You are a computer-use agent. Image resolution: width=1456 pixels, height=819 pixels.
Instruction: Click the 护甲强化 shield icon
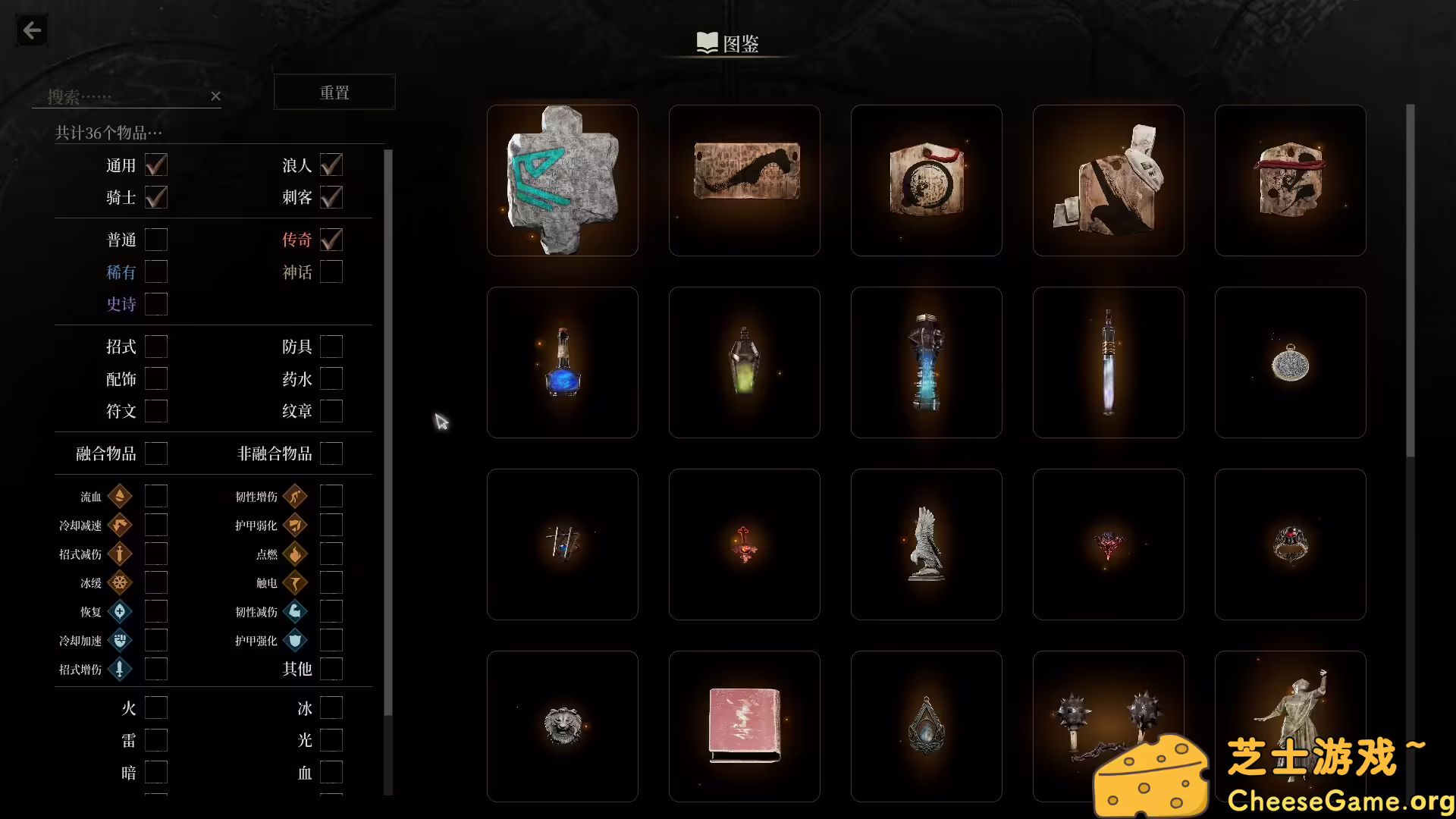click(296, 640)
